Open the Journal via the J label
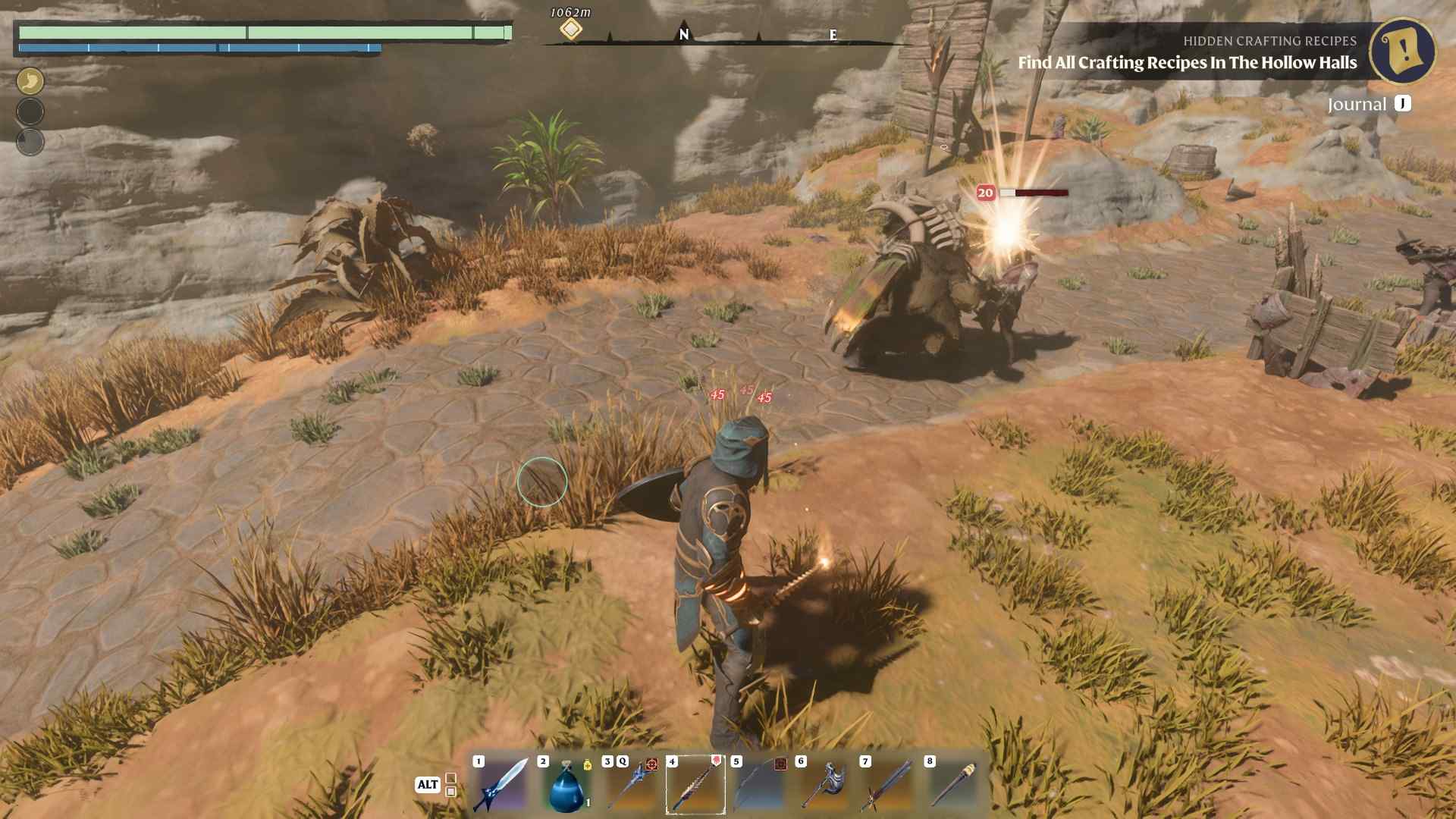 (x=1404, y=105)
